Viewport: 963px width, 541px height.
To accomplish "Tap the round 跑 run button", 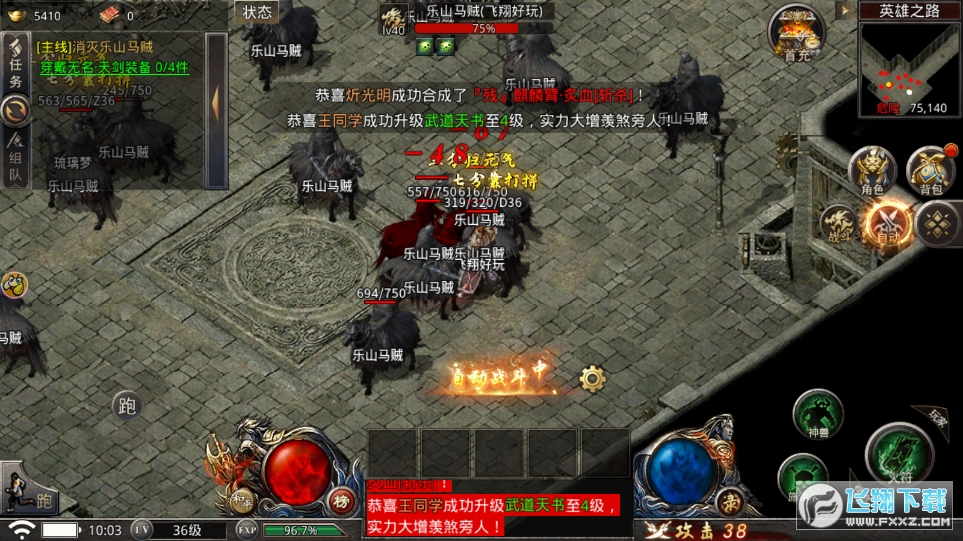I will tap(127, 405).
